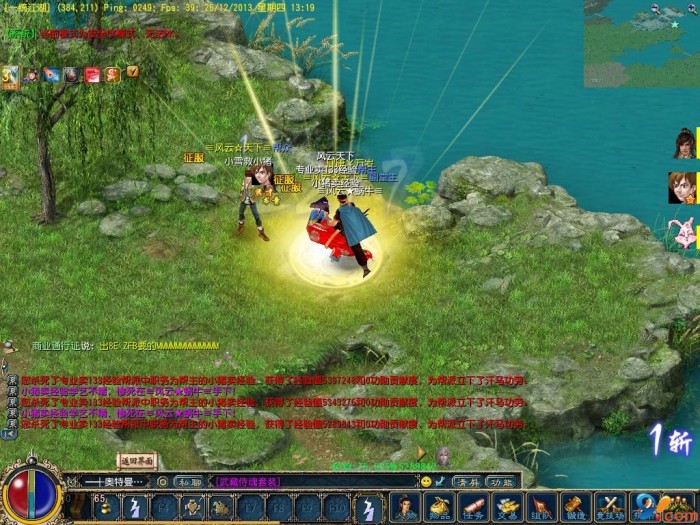The width and height of the screenshot is (700, 525).
Task: Click the level 3 badge icon
Action: (x=10, y=76)
